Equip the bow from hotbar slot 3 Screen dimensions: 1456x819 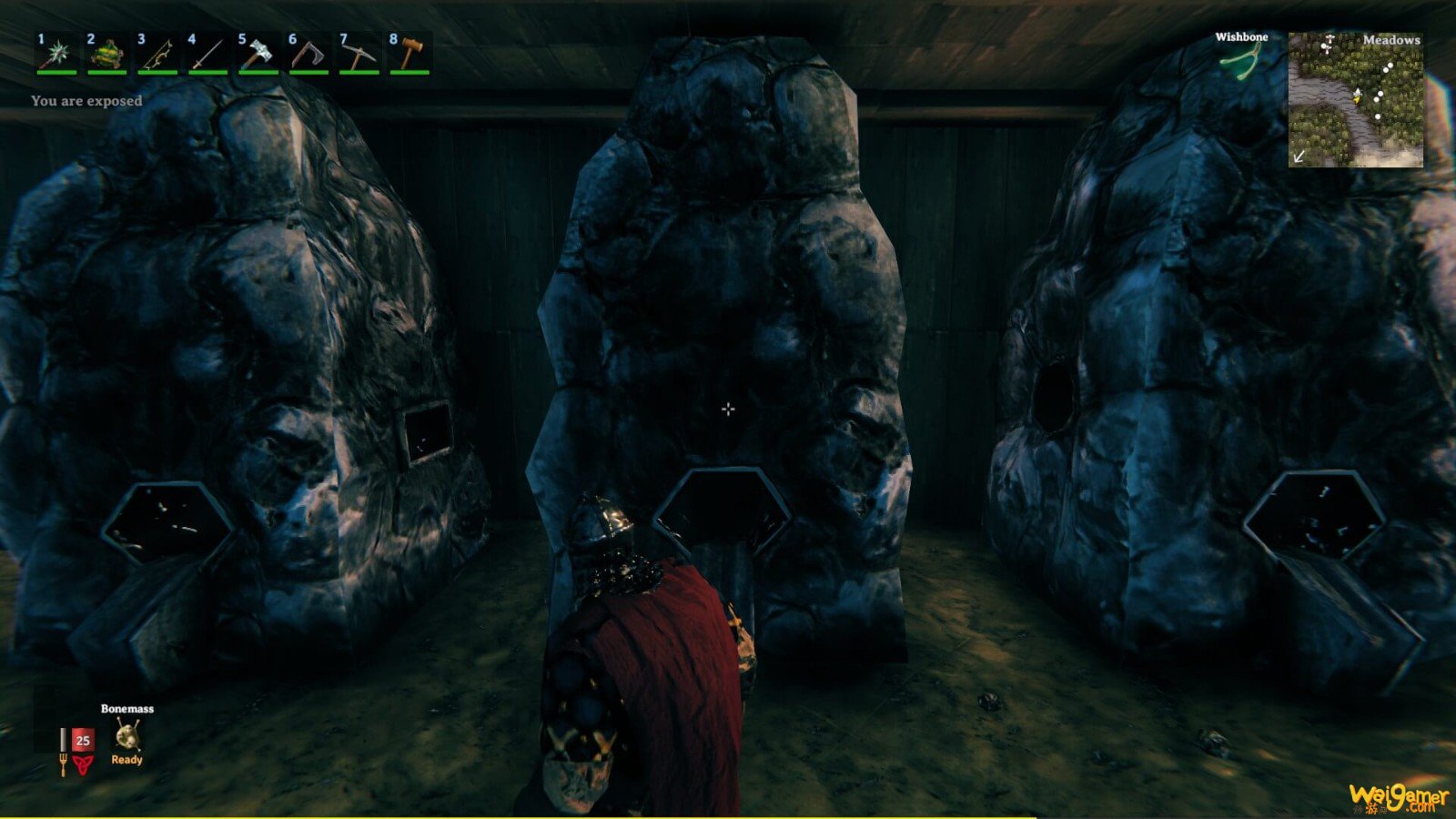157,55
